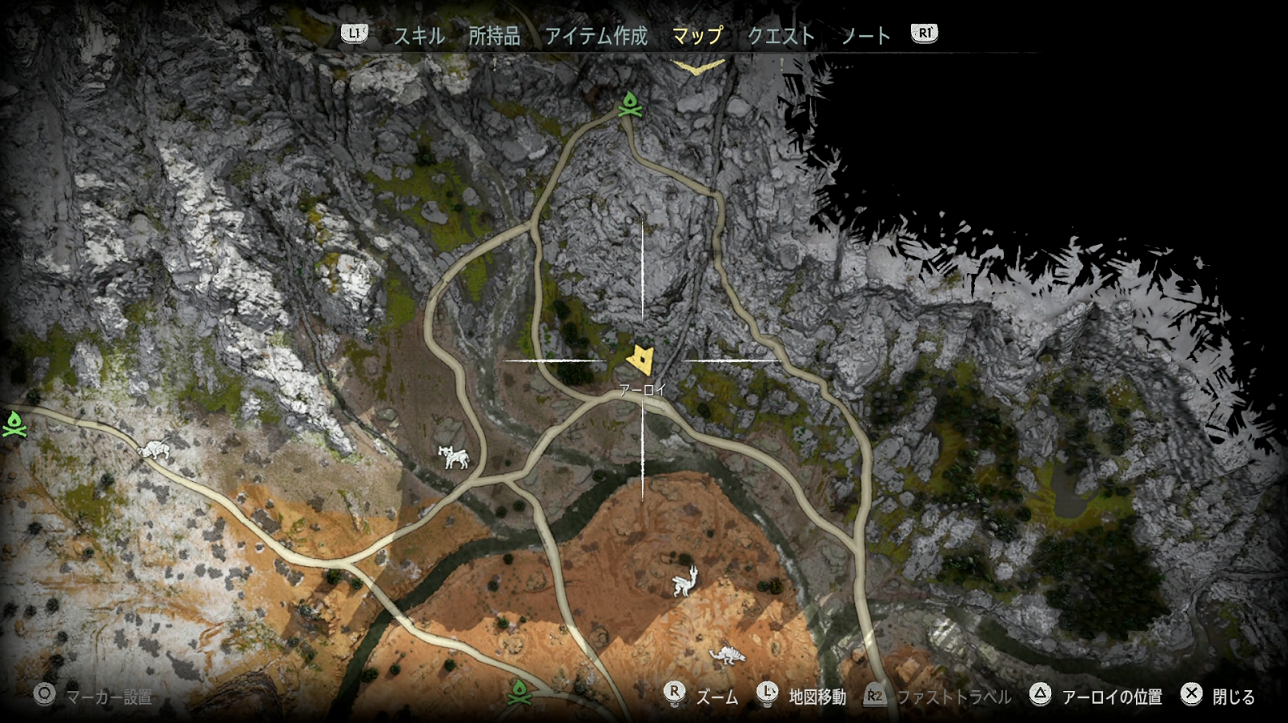1288x723 pixels.
Task: Show the クエスト tab
Action: click(781, 36)
